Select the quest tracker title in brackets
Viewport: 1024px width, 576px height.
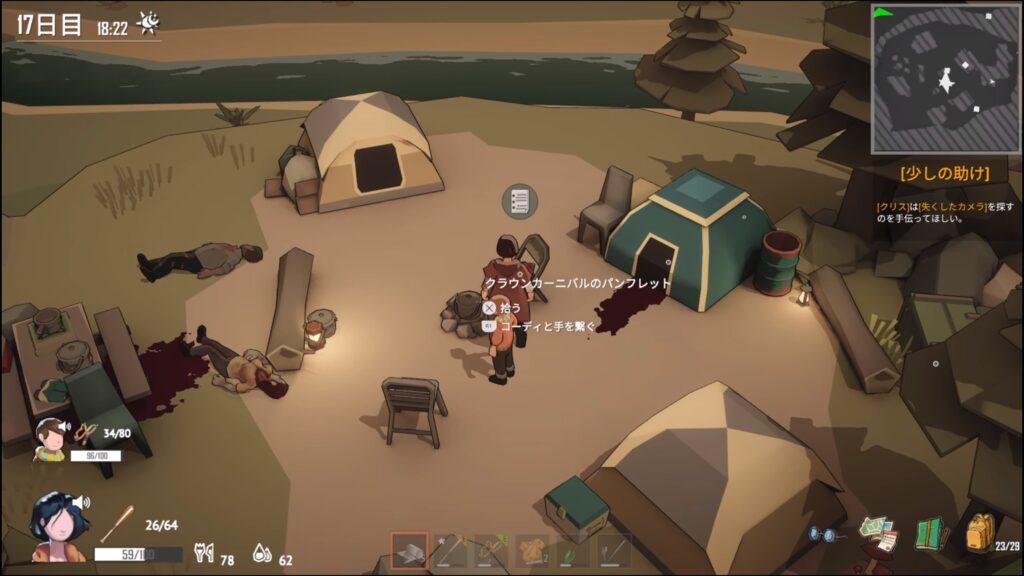point(945,173)
